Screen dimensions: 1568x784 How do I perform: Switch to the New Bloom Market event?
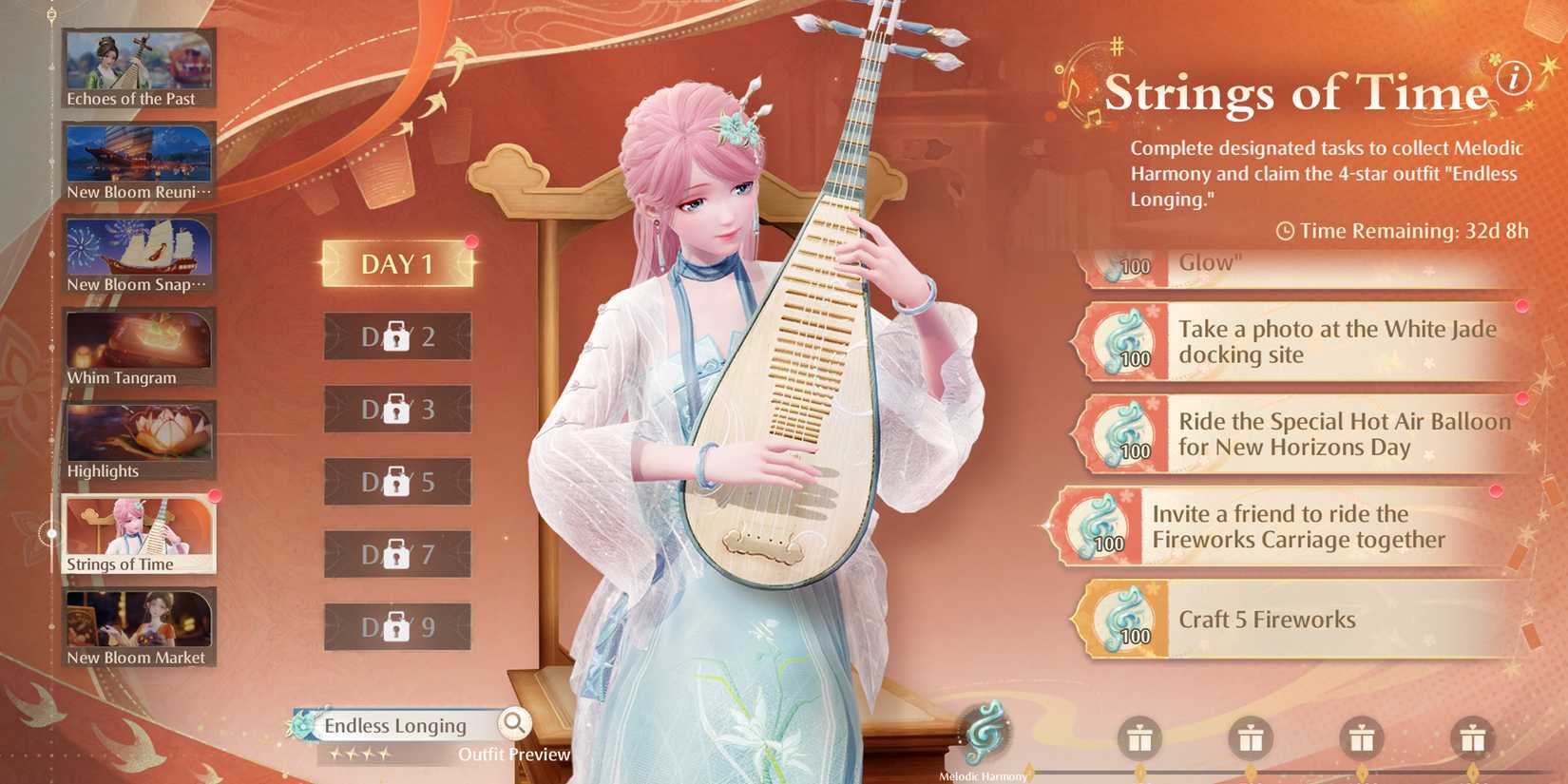[x=138, y=622]
